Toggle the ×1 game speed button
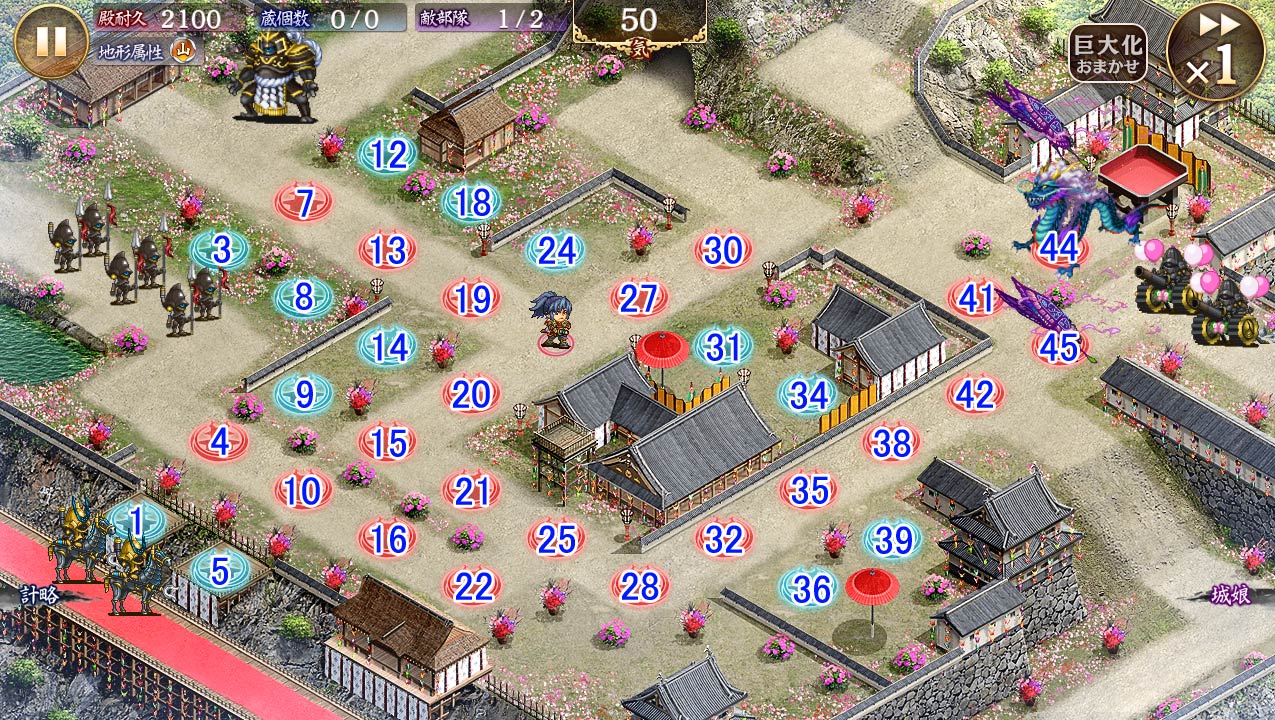 pyautogui.click(x=1214, y=51)
